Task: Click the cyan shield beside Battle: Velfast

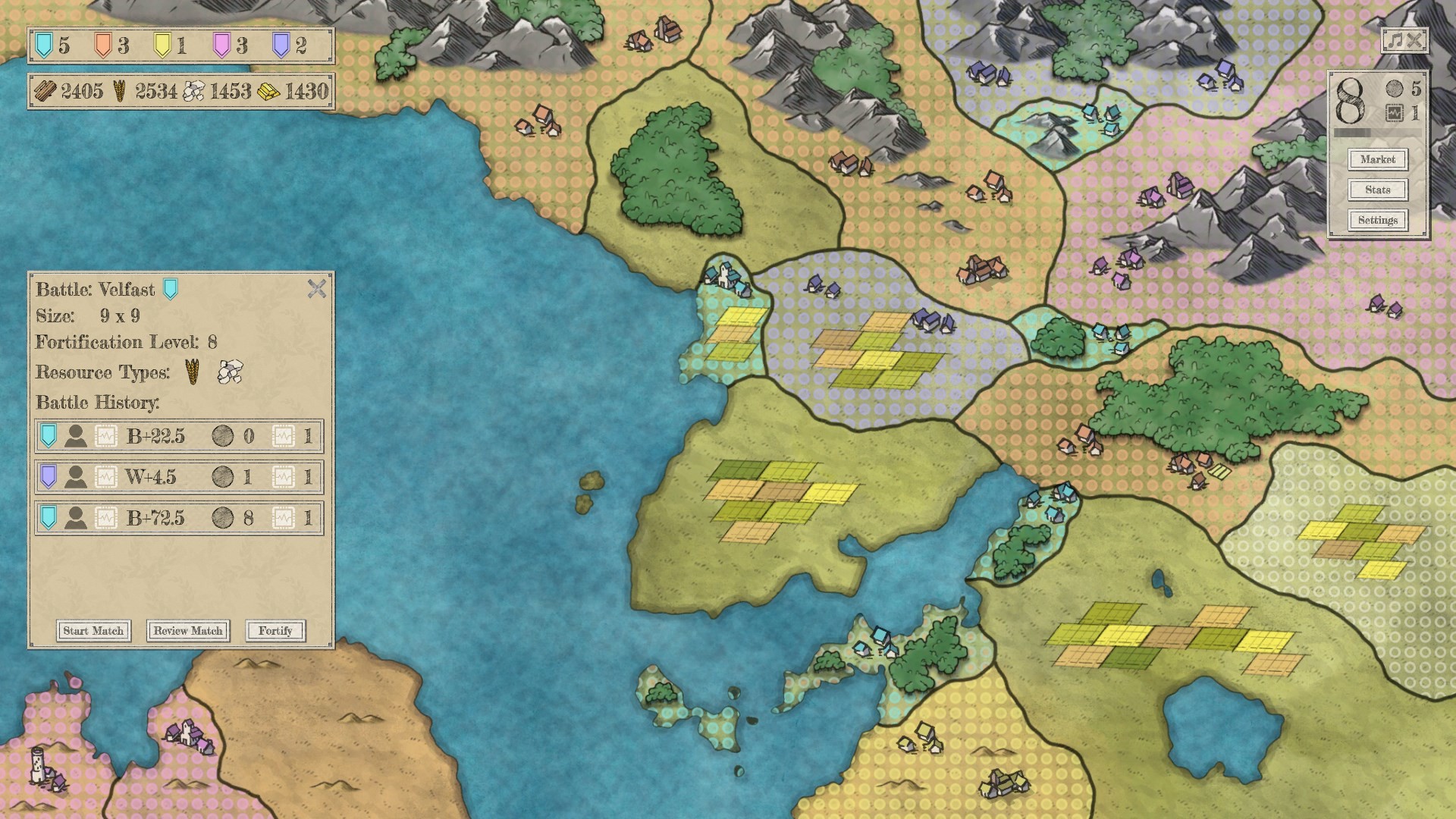Action: (170, 289)
